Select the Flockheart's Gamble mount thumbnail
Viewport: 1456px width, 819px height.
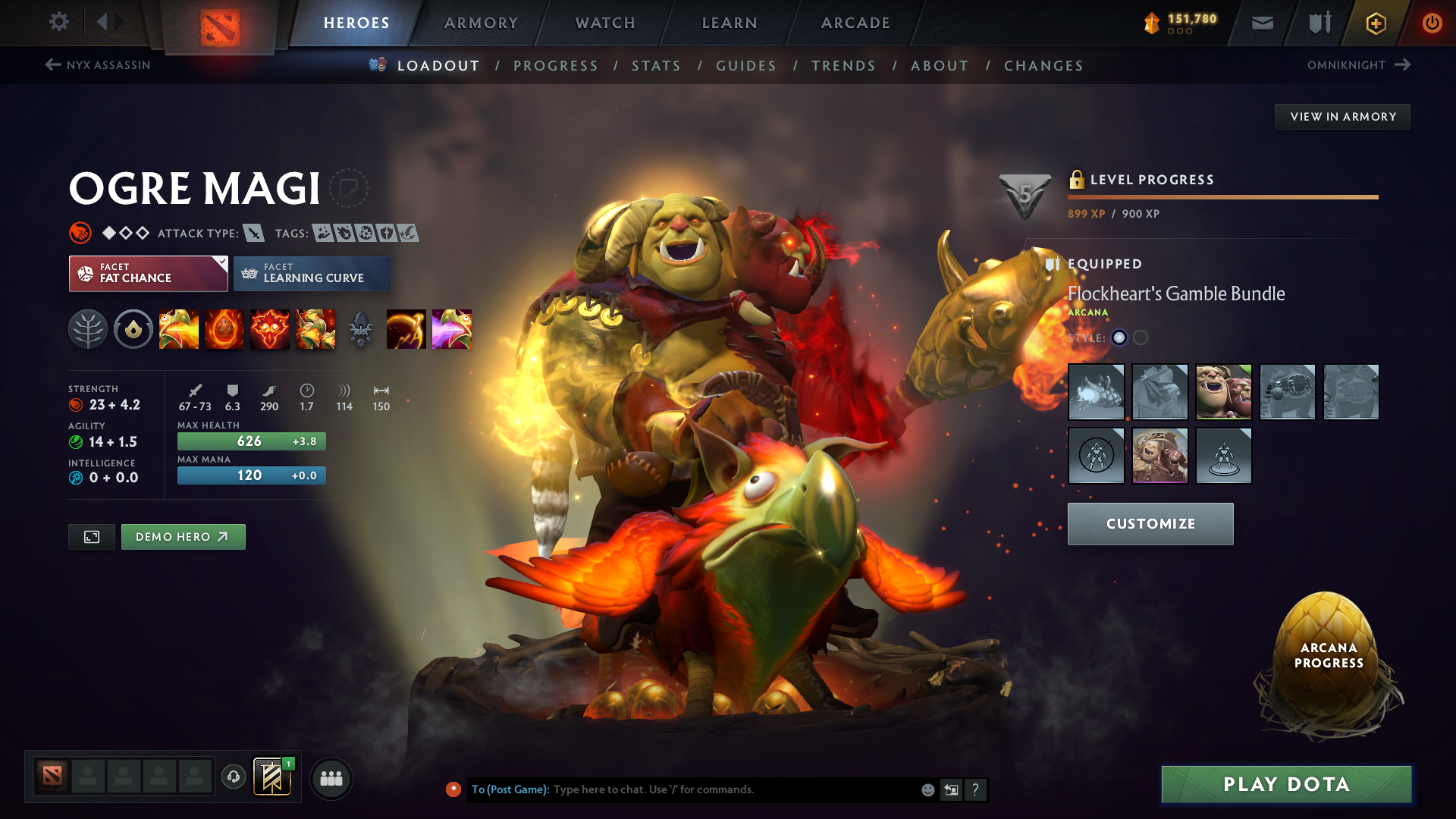click(x=1160, y=456)
